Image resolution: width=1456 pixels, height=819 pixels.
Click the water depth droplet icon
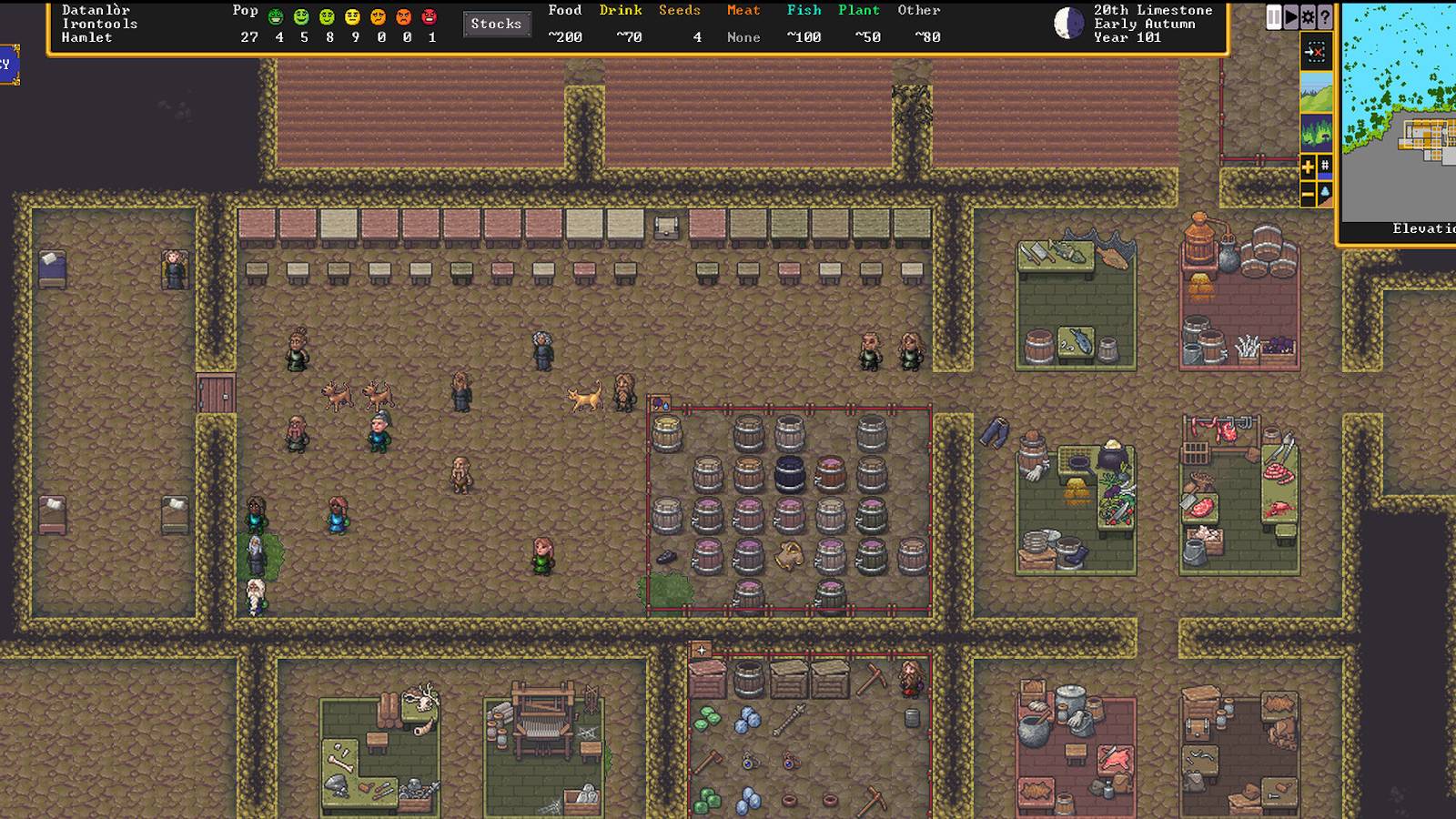(1325, 192)
